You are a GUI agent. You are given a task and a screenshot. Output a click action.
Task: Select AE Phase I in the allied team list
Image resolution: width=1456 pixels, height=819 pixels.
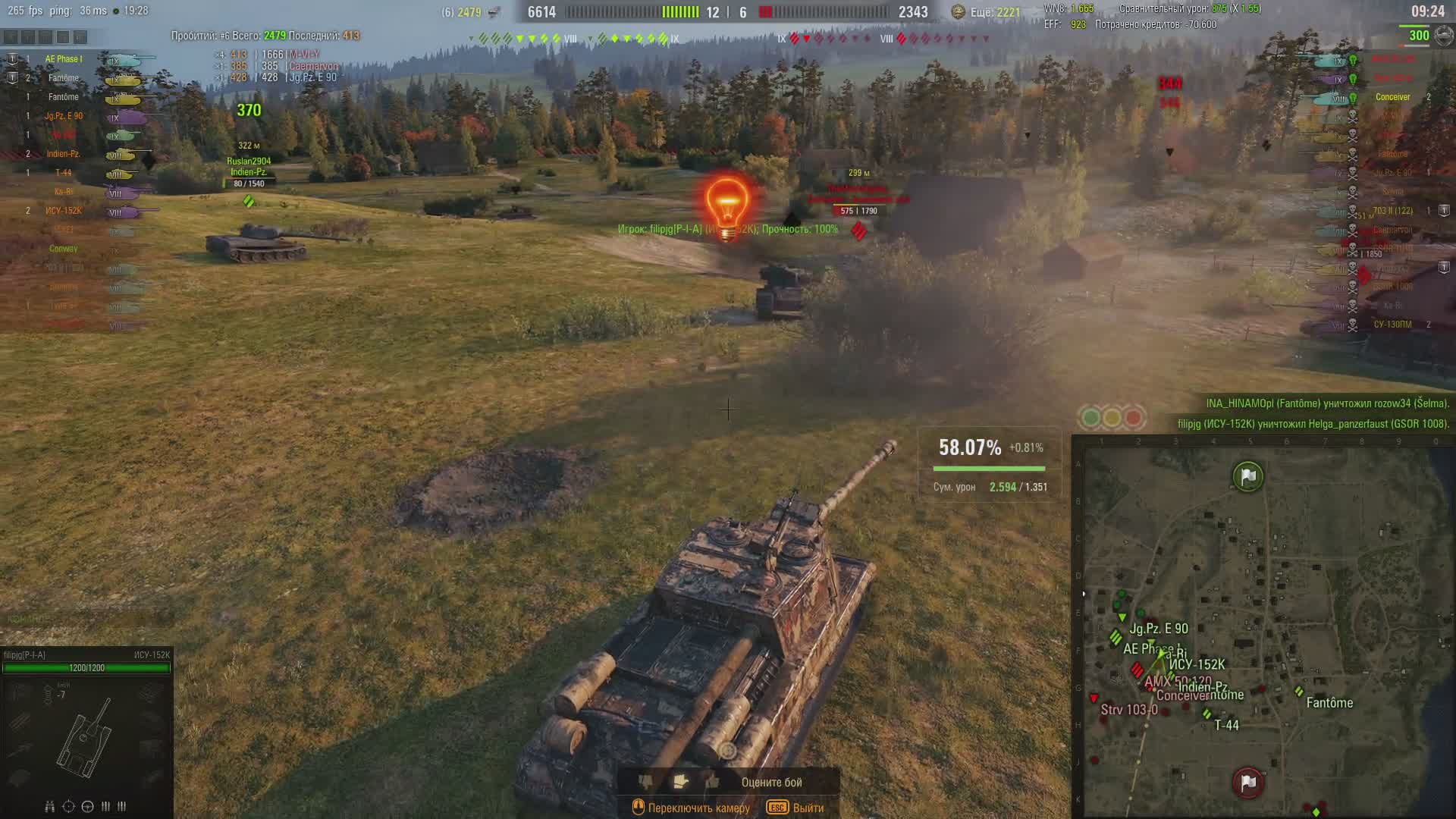pyautogui.click(x=64, y=59)
